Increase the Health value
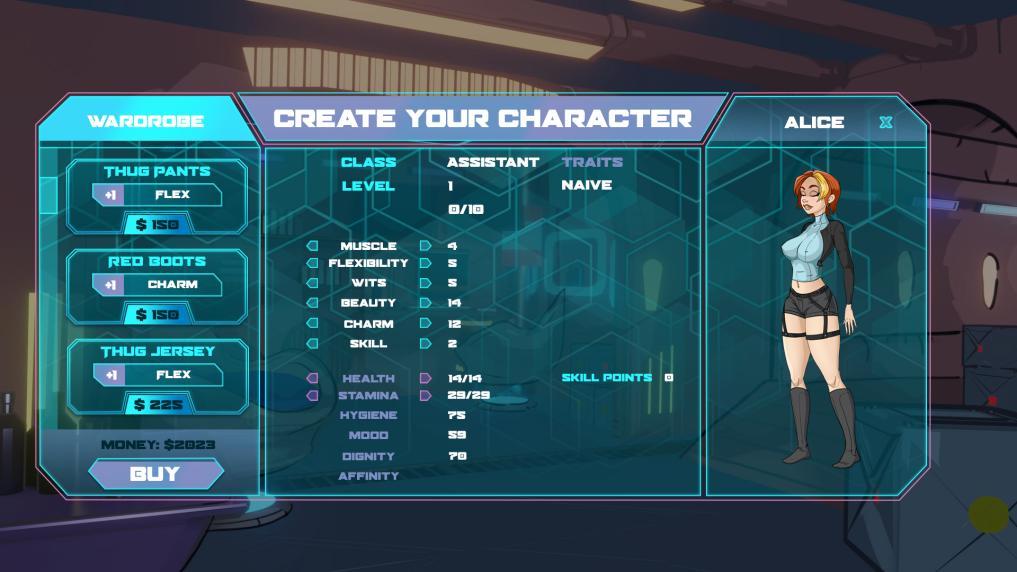The width and height of the screenshot is (1017, 572). coord(426,379)
